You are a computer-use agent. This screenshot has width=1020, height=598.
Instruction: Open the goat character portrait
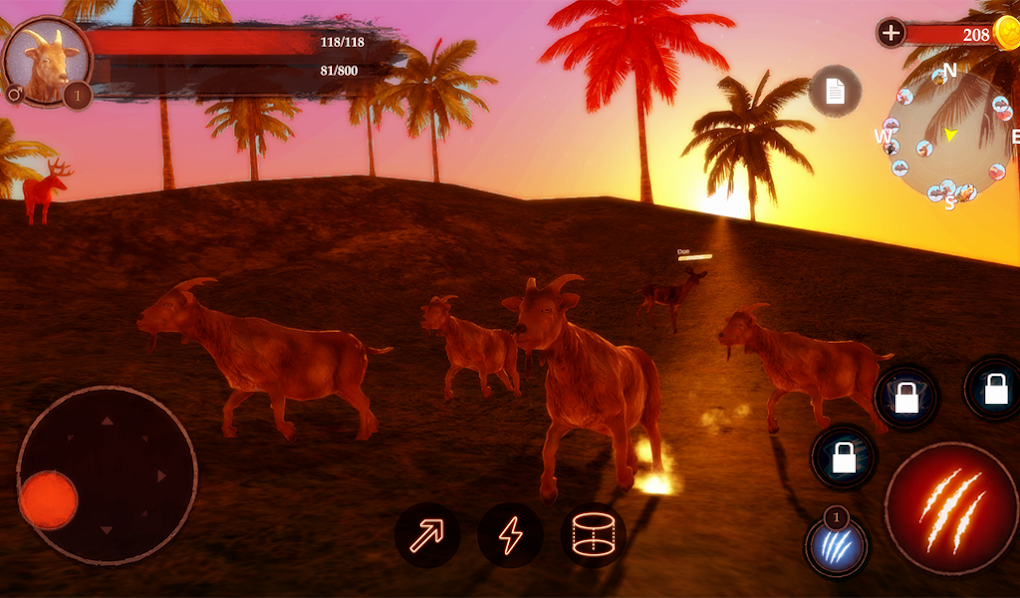(46, 62)
